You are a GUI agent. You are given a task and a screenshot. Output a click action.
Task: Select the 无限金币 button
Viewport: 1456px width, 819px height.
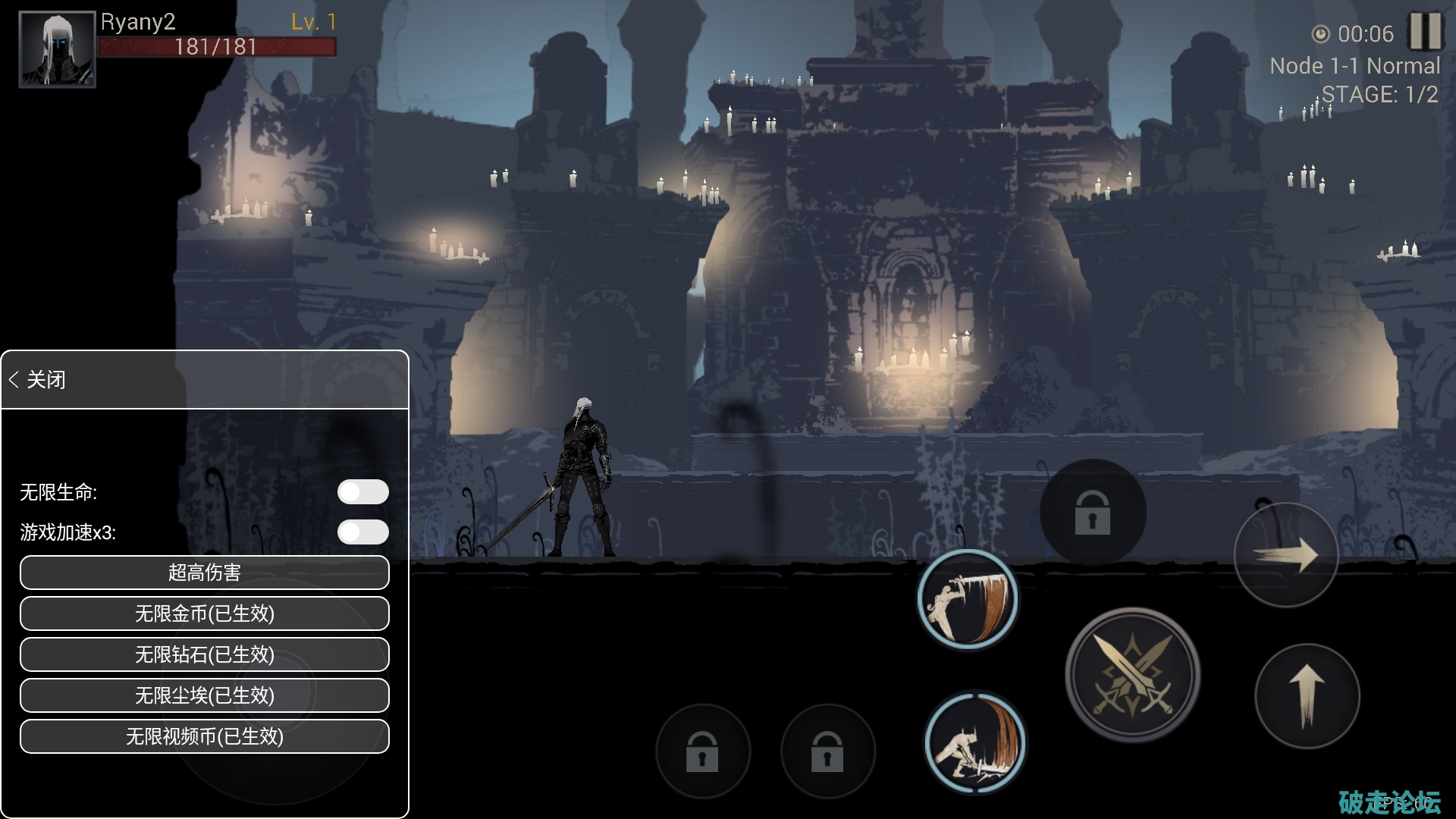click(205, 613)
